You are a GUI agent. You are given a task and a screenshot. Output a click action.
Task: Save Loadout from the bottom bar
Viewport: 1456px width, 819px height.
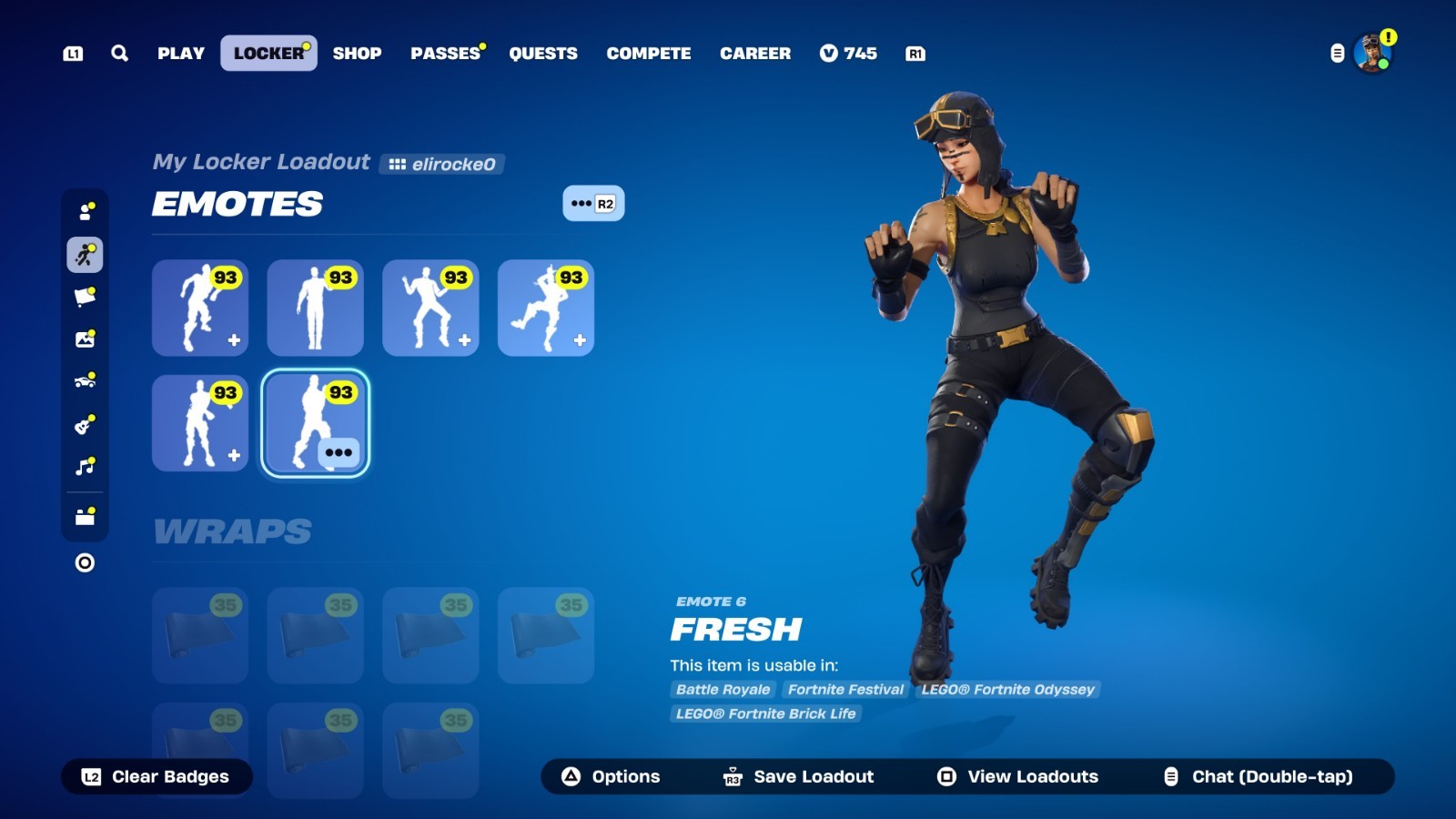(x=798, y=777)
